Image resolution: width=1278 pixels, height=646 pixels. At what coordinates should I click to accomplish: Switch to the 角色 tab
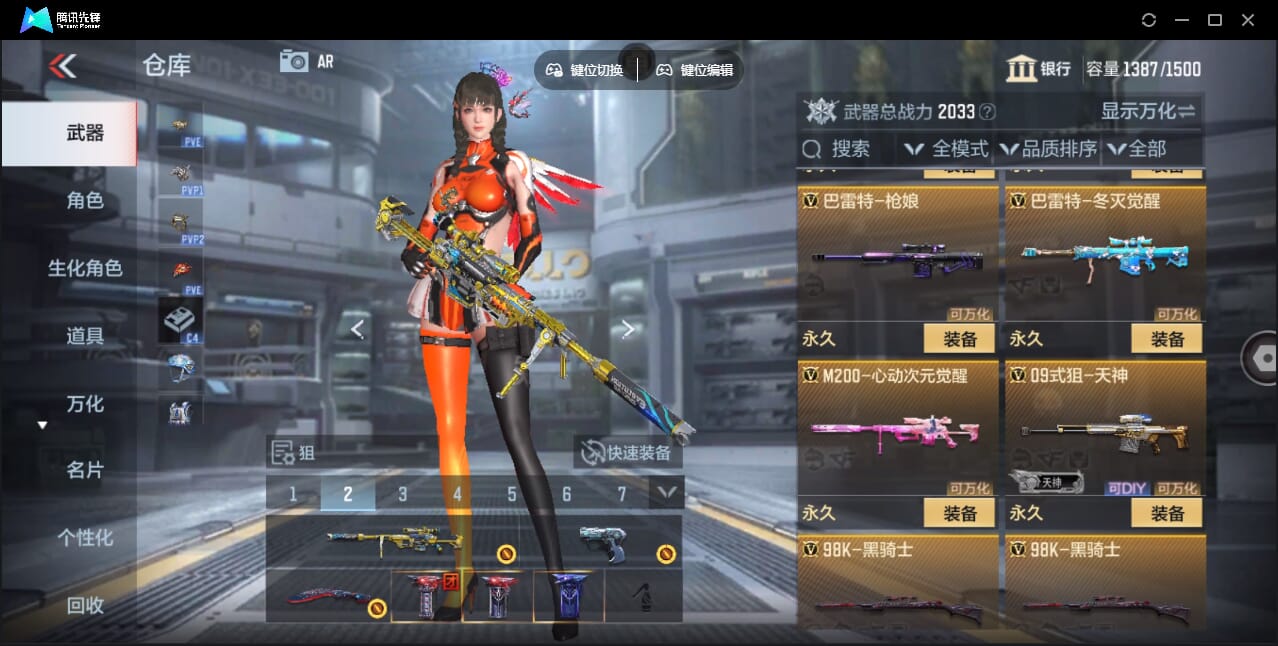(85, 200)
